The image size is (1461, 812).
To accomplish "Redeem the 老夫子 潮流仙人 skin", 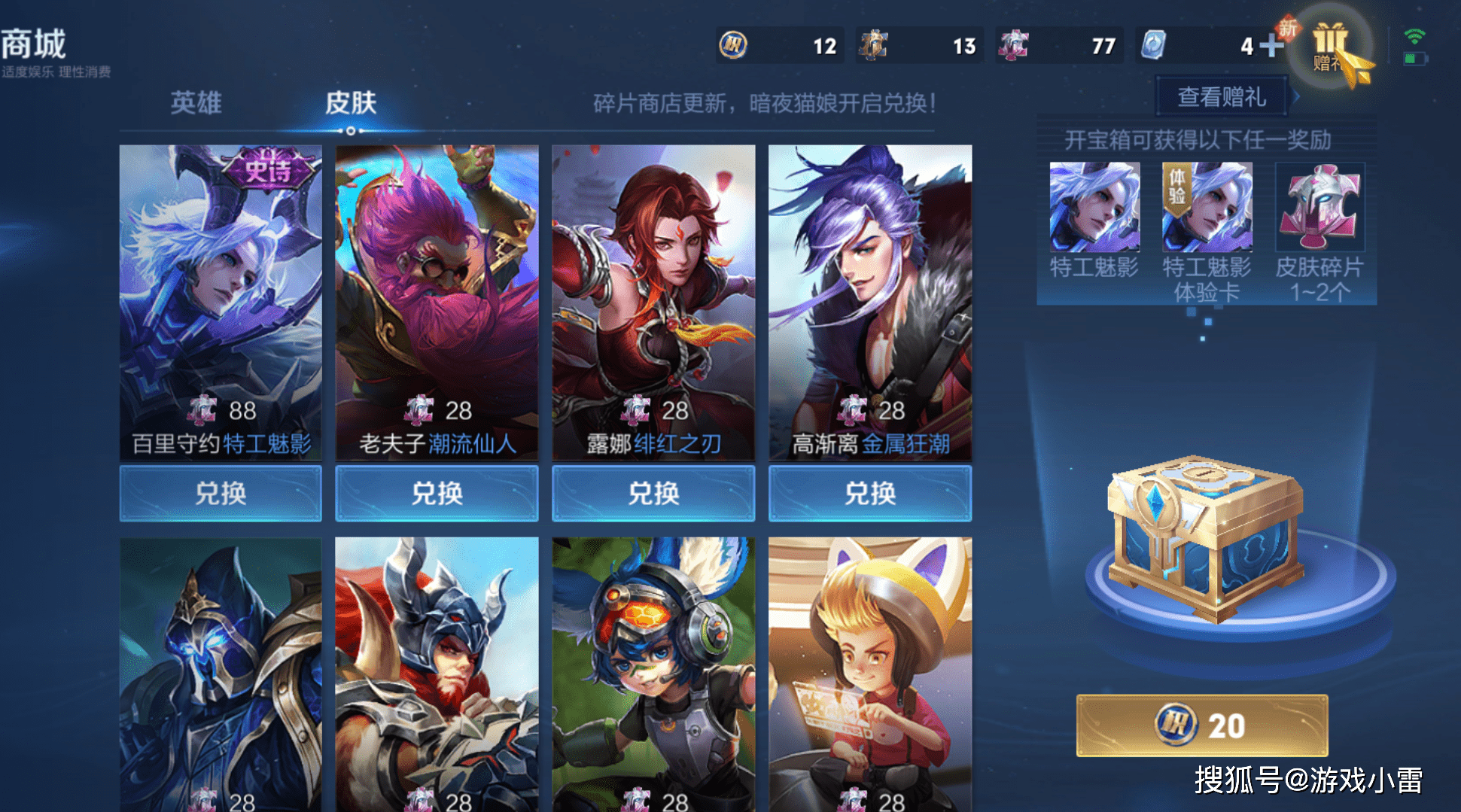I will [x=437, y=494].
